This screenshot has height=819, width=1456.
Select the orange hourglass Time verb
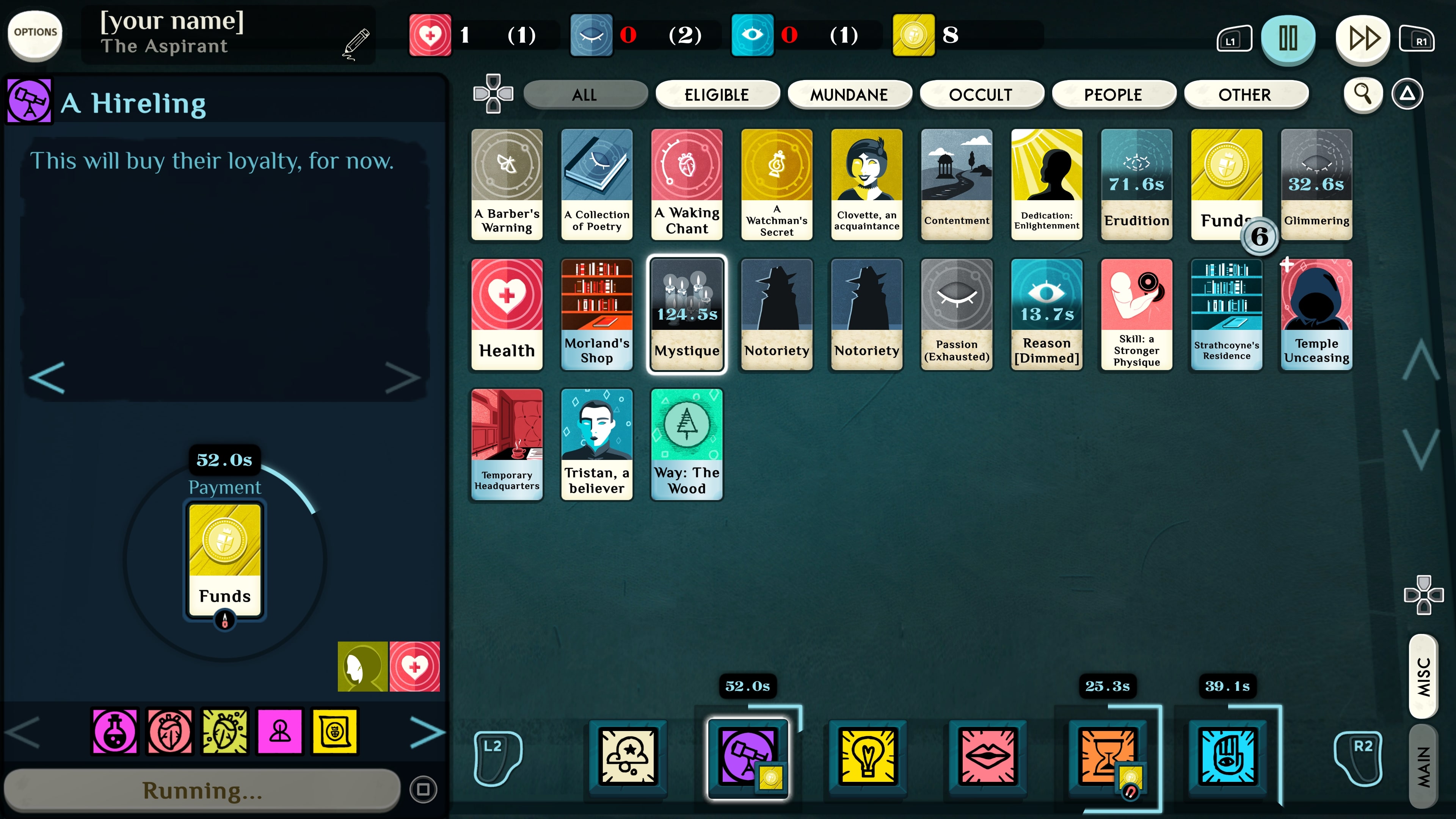(x=1107, y=757)
